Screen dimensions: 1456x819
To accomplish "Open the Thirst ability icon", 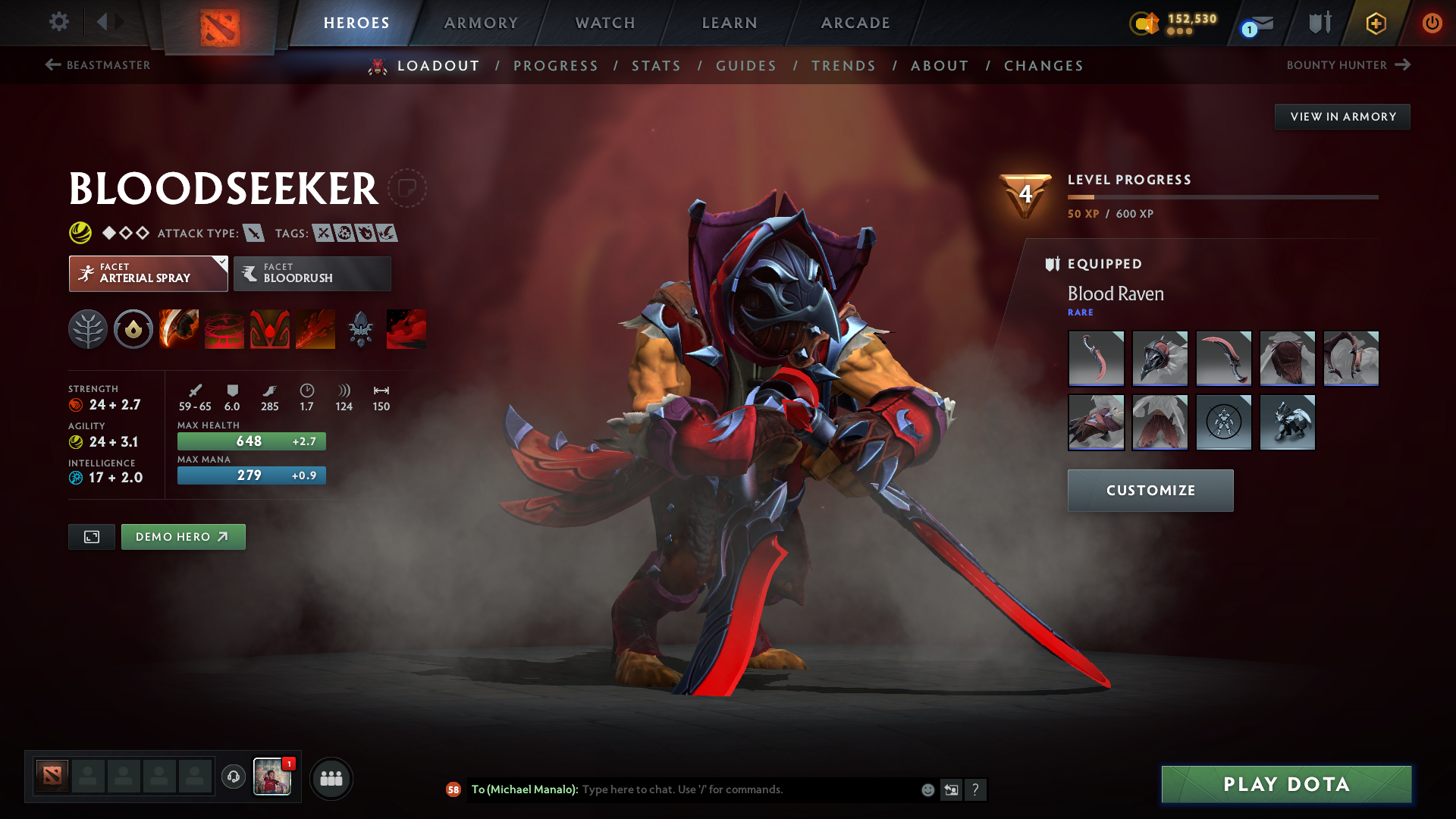I will [269, 328].
